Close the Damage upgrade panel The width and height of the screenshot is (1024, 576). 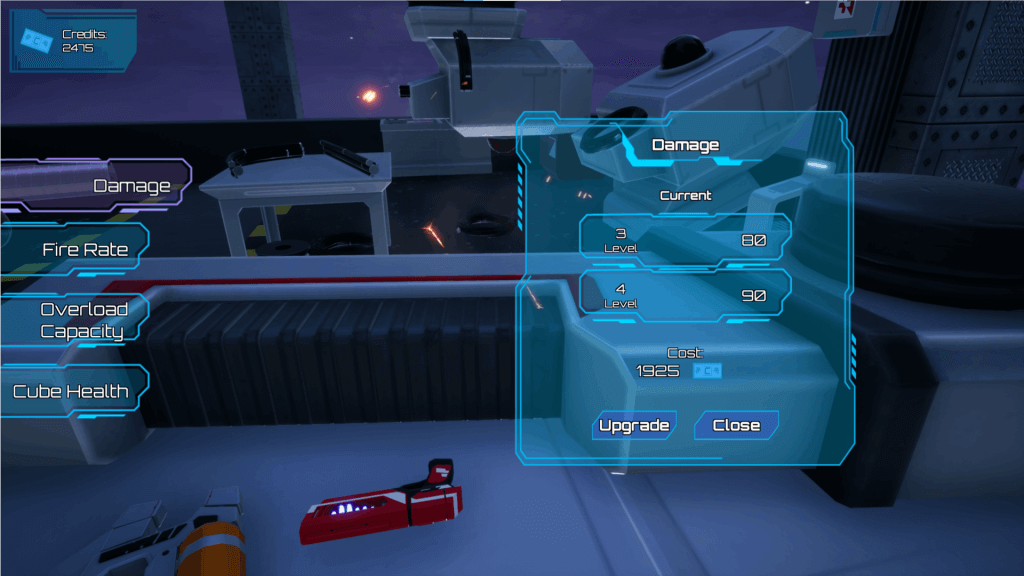pyautogui.click(x=736, y=425)
